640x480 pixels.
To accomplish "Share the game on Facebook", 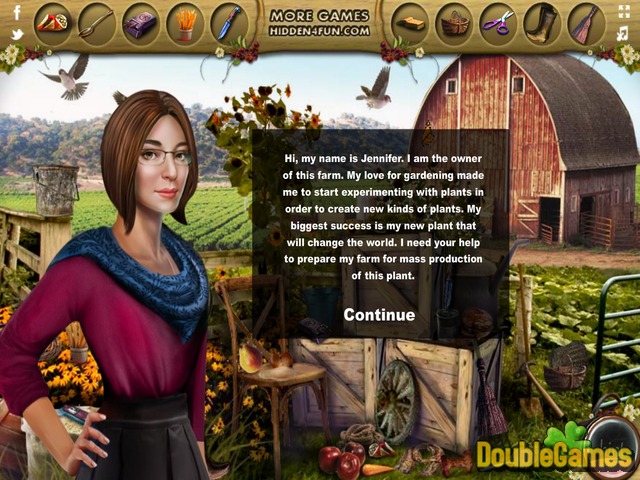I will click(x=17, y=13).
